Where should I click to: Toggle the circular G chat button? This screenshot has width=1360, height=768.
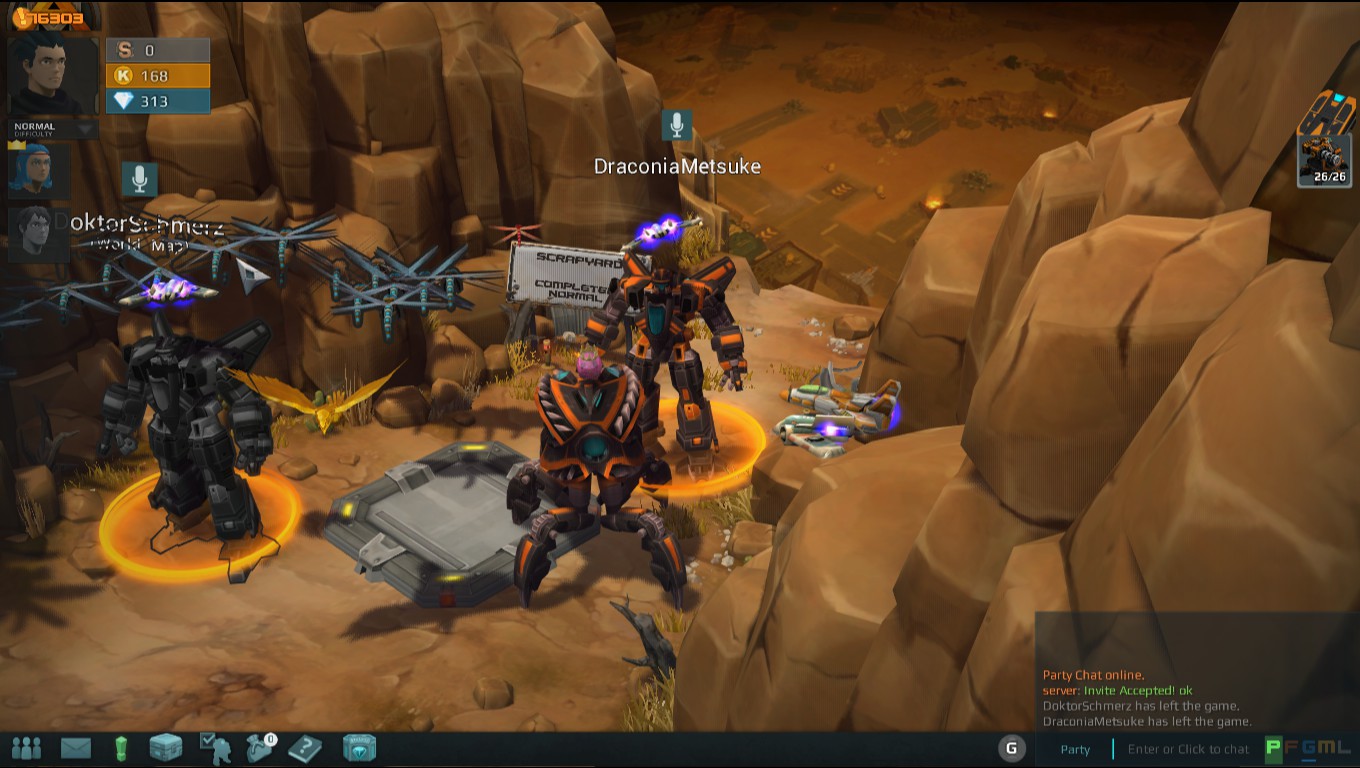coord(1010,747)
